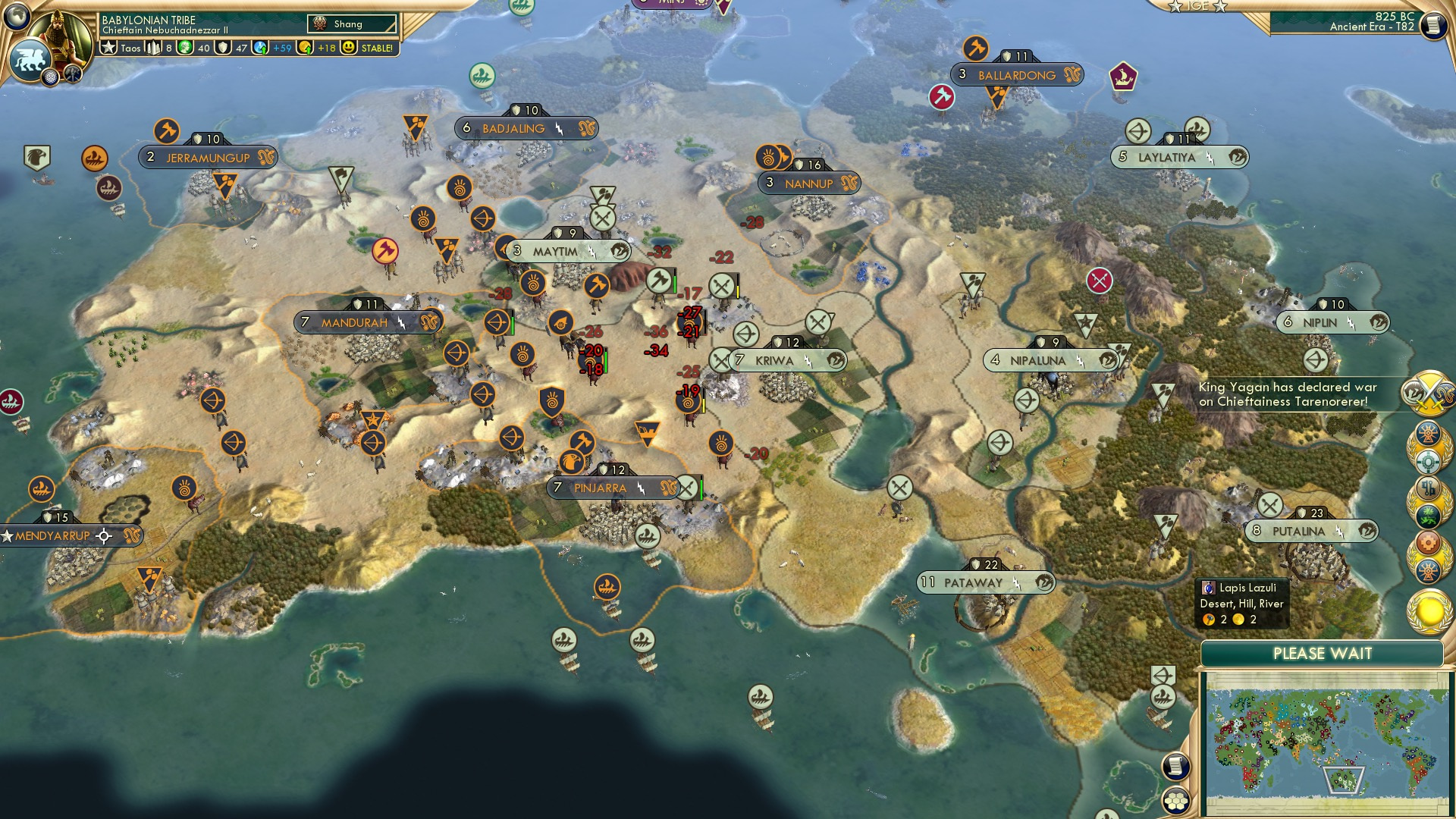Toggle the IGE editor at top of screen

point(1197,7)
